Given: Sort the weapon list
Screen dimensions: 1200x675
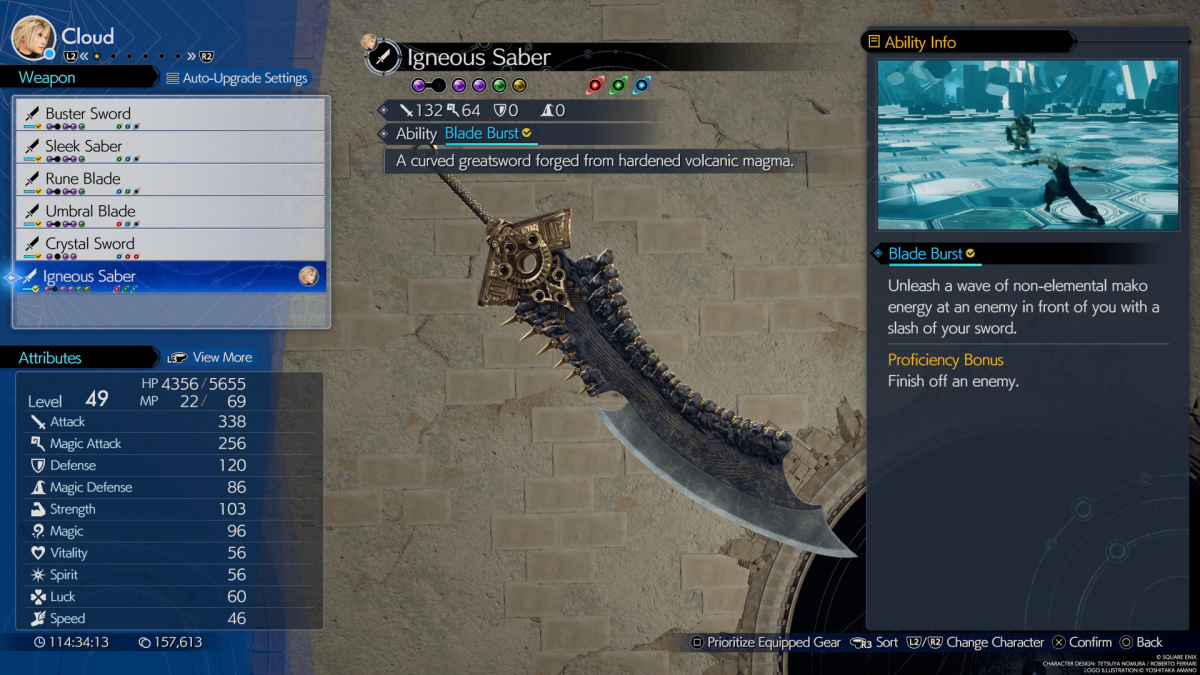Looking at the screenshot, I should click(875, 642).
